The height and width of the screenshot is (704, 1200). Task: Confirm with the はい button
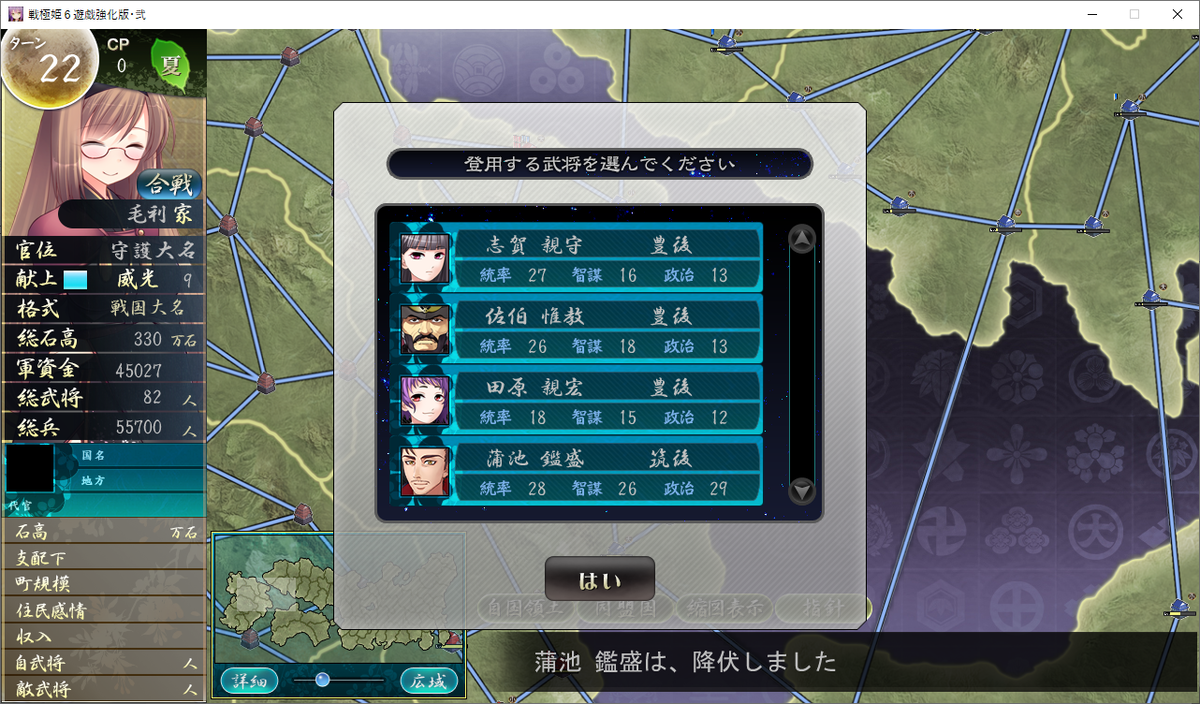click(599, 580)
